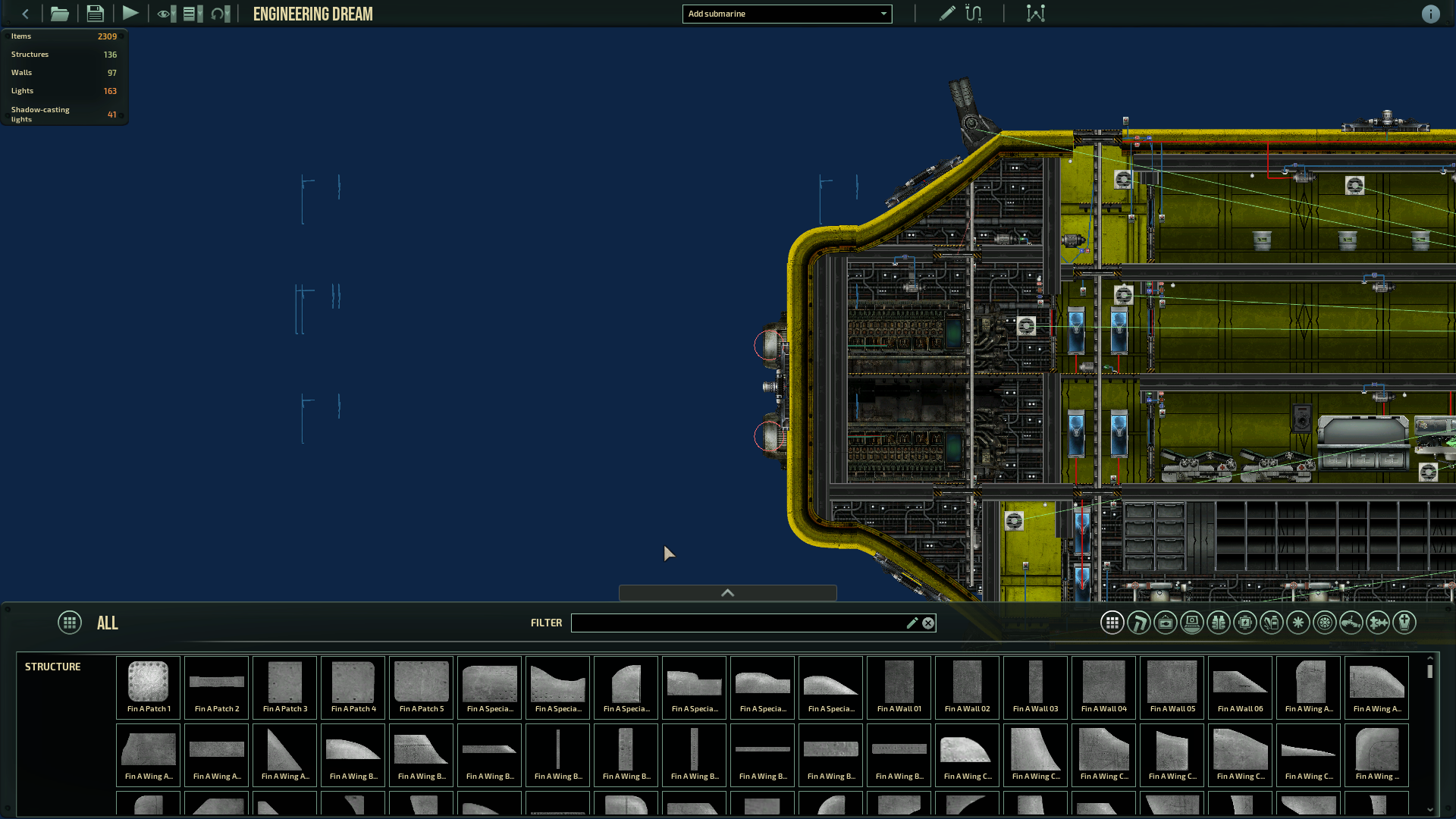The image size is (1456, 819).
Task: Save the current submarine
Action: [x=95, y=14]
